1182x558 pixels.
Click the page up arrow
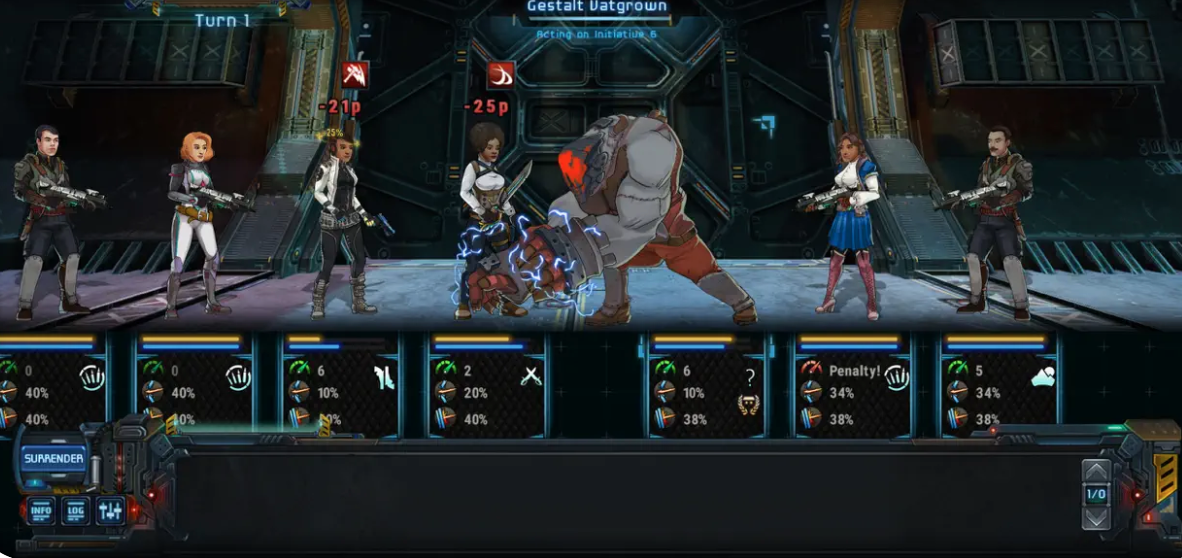[x=1096, y=472]
